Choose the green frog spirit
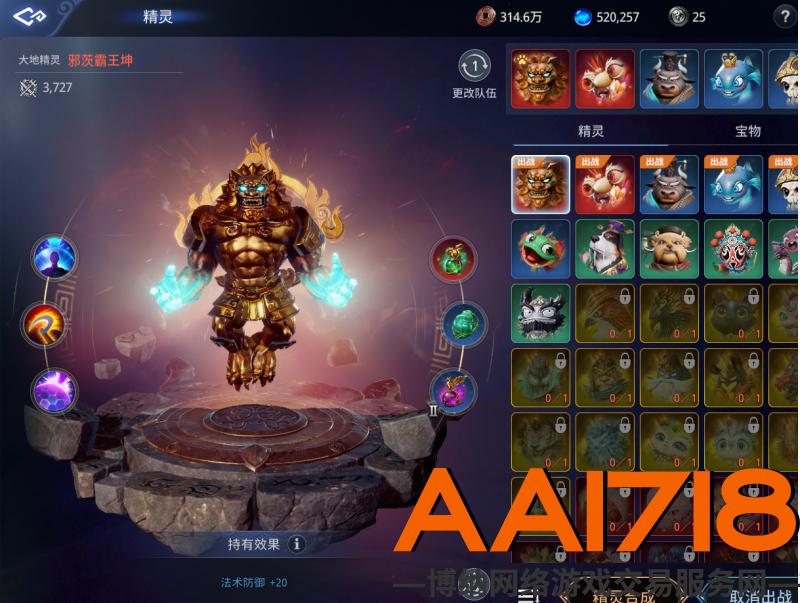The width and height of the screenshot is (800, 603). pos(541,248)
